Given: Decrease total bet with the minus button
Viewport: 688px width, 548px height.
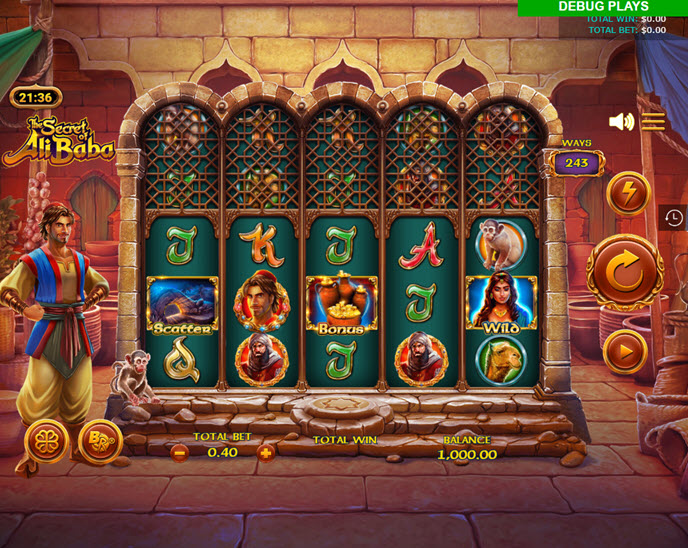Looking at the screenshot, I should tap(180, 452).
